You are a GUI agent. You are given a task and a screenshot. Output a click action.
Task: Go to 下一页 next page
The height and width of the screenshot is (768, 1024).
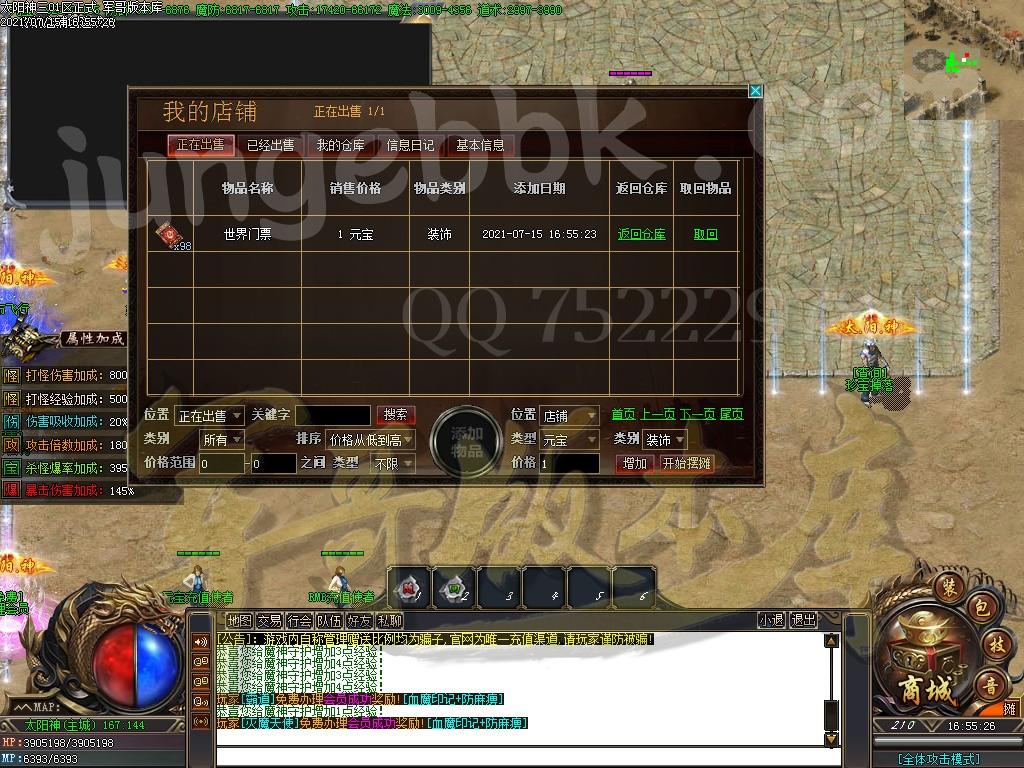[x=697, y=414]
